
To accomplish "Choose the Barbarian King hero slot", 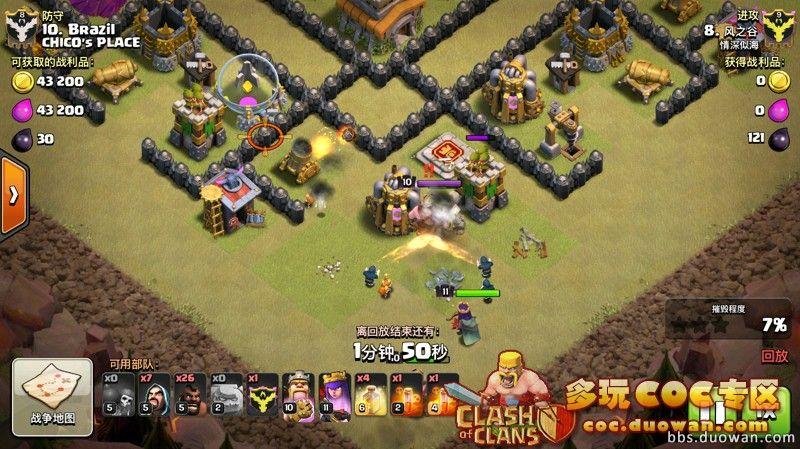I will tap(298, 394).
